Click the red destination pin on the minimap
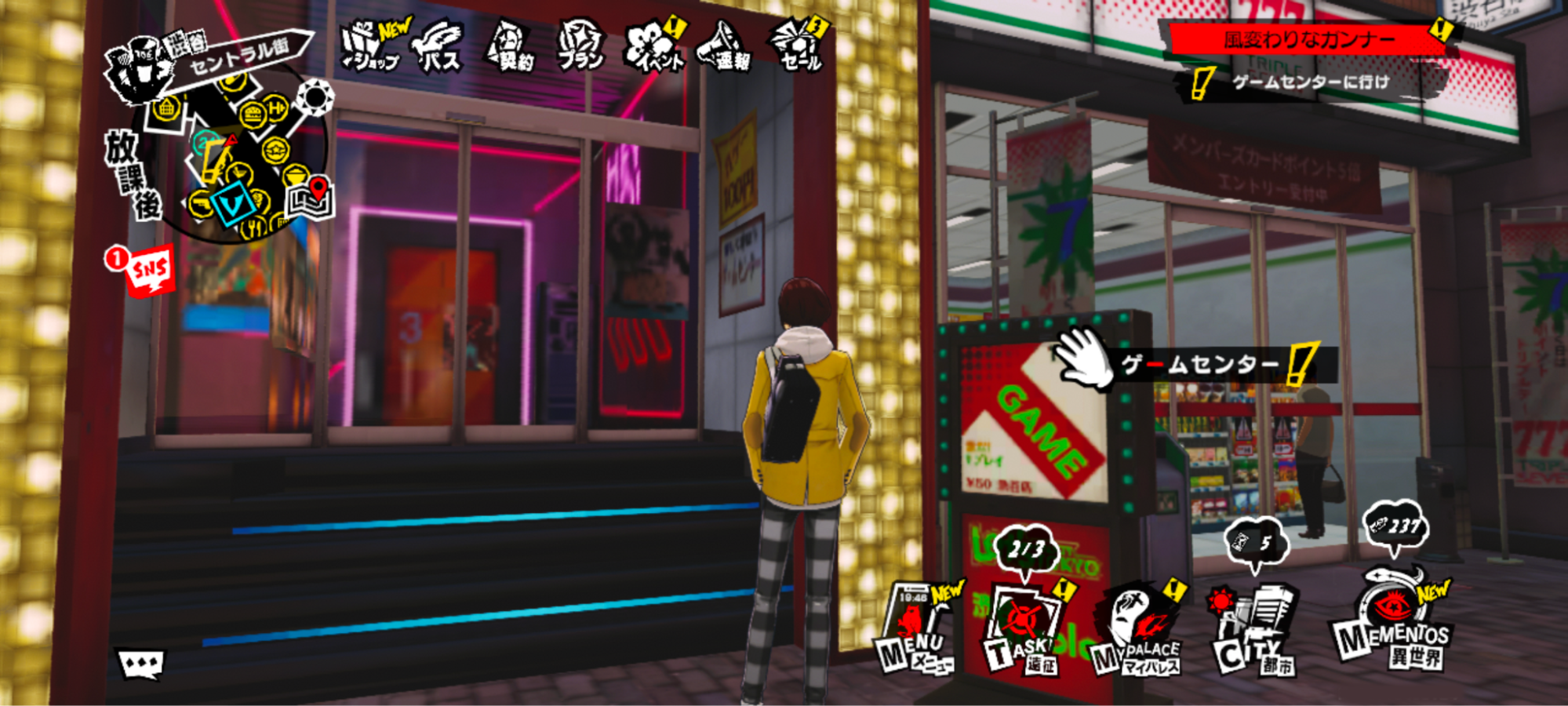 coord(317,188)
